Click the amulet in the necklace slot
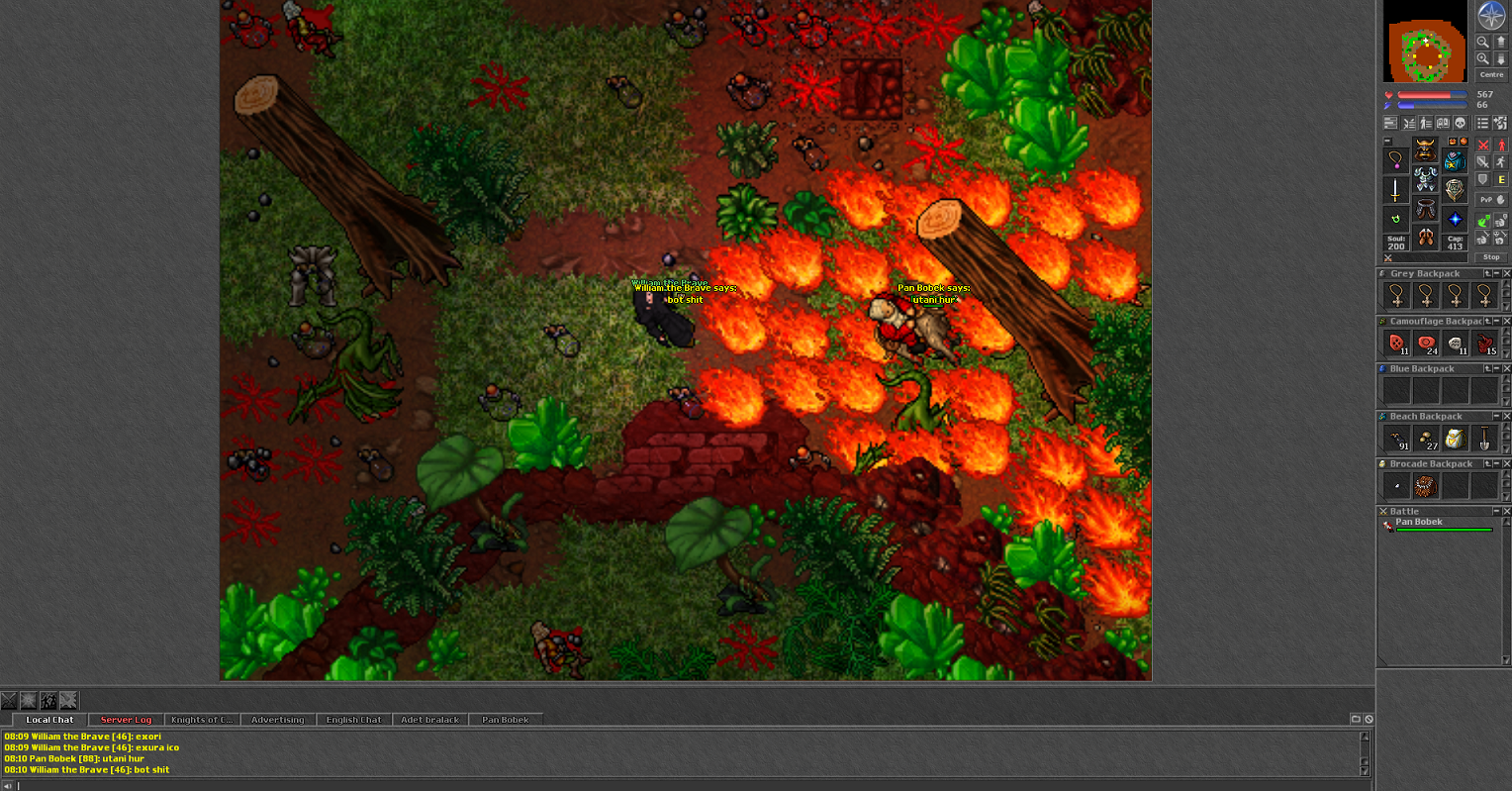 tap(1395, 160)
